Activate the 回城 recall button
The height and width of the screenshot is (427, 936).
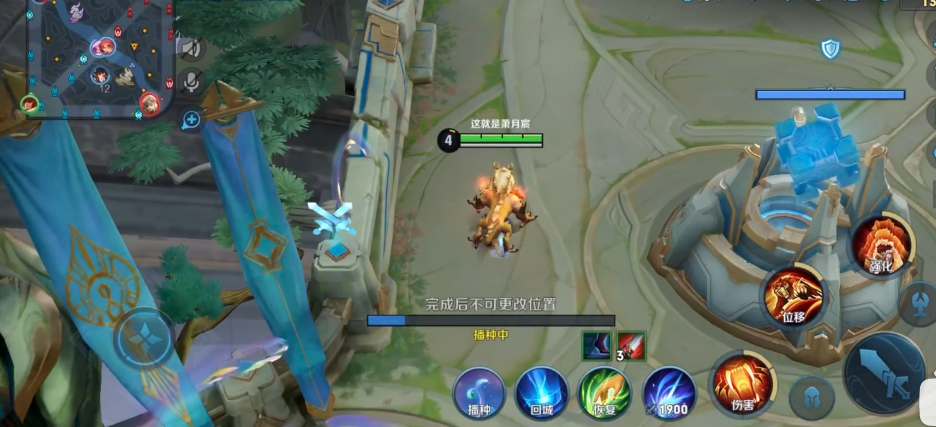coord(542,391)
